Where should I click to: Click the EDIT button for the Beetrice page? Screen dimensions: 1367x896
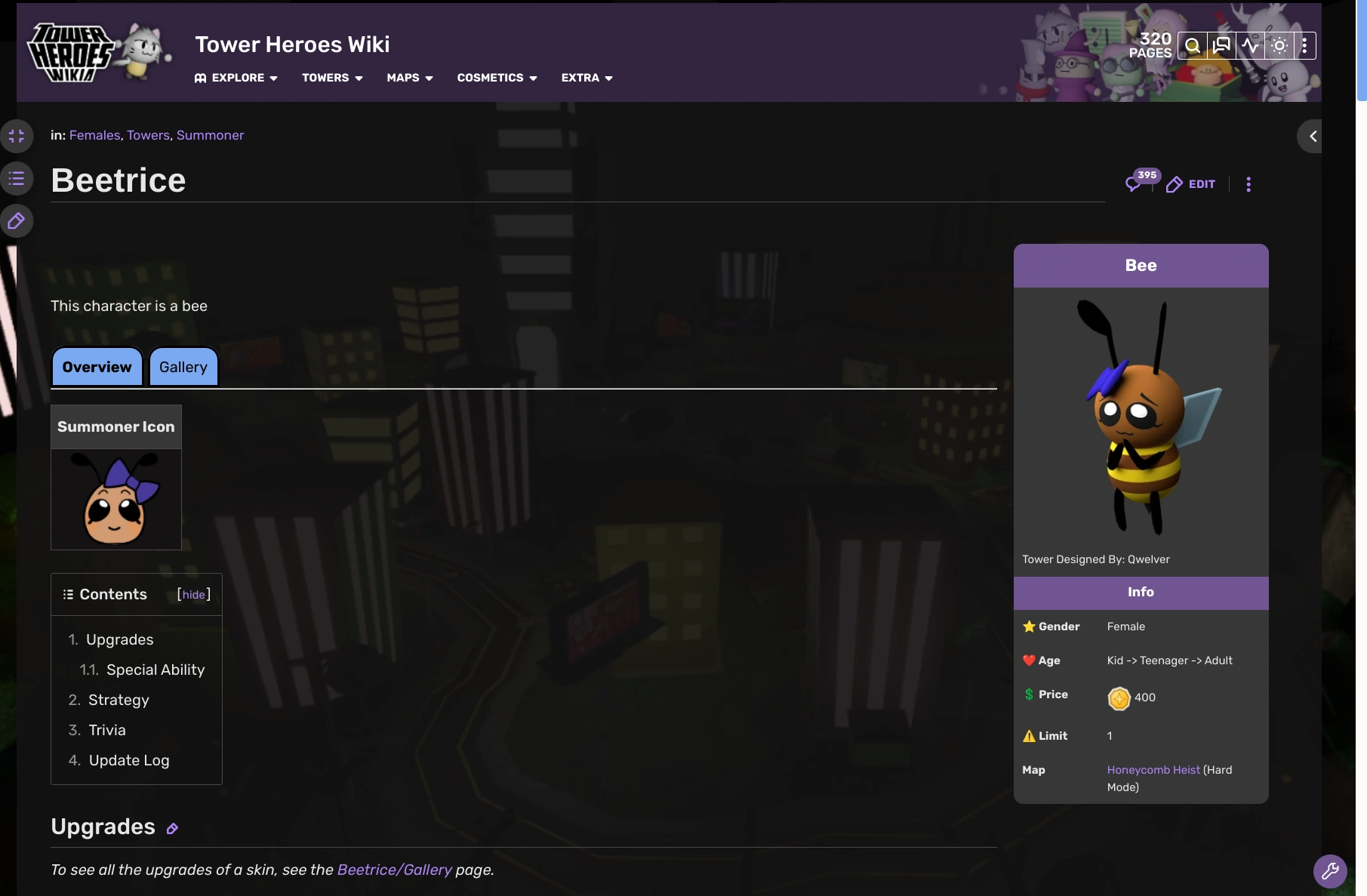click(1191, 184)
